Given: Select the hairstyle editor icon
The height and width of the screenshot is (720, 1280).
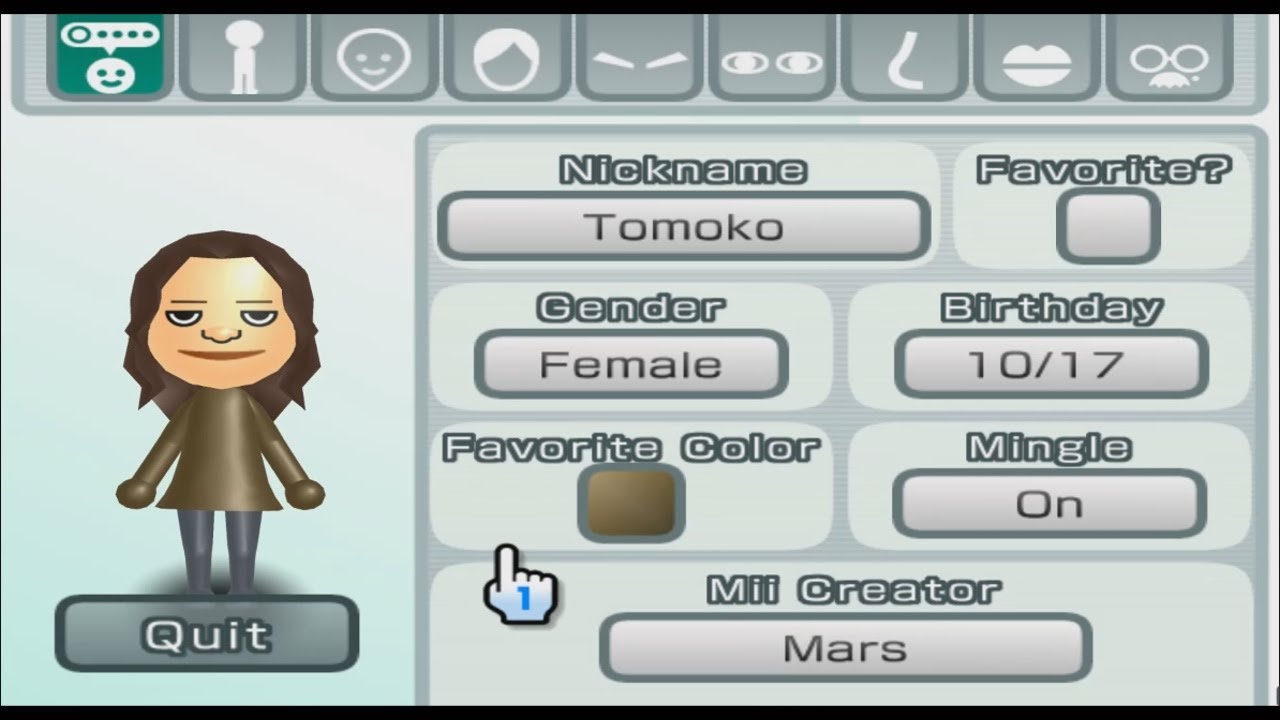Looking at the screenshot, I should pyautogui.click(x=506, y=55).
